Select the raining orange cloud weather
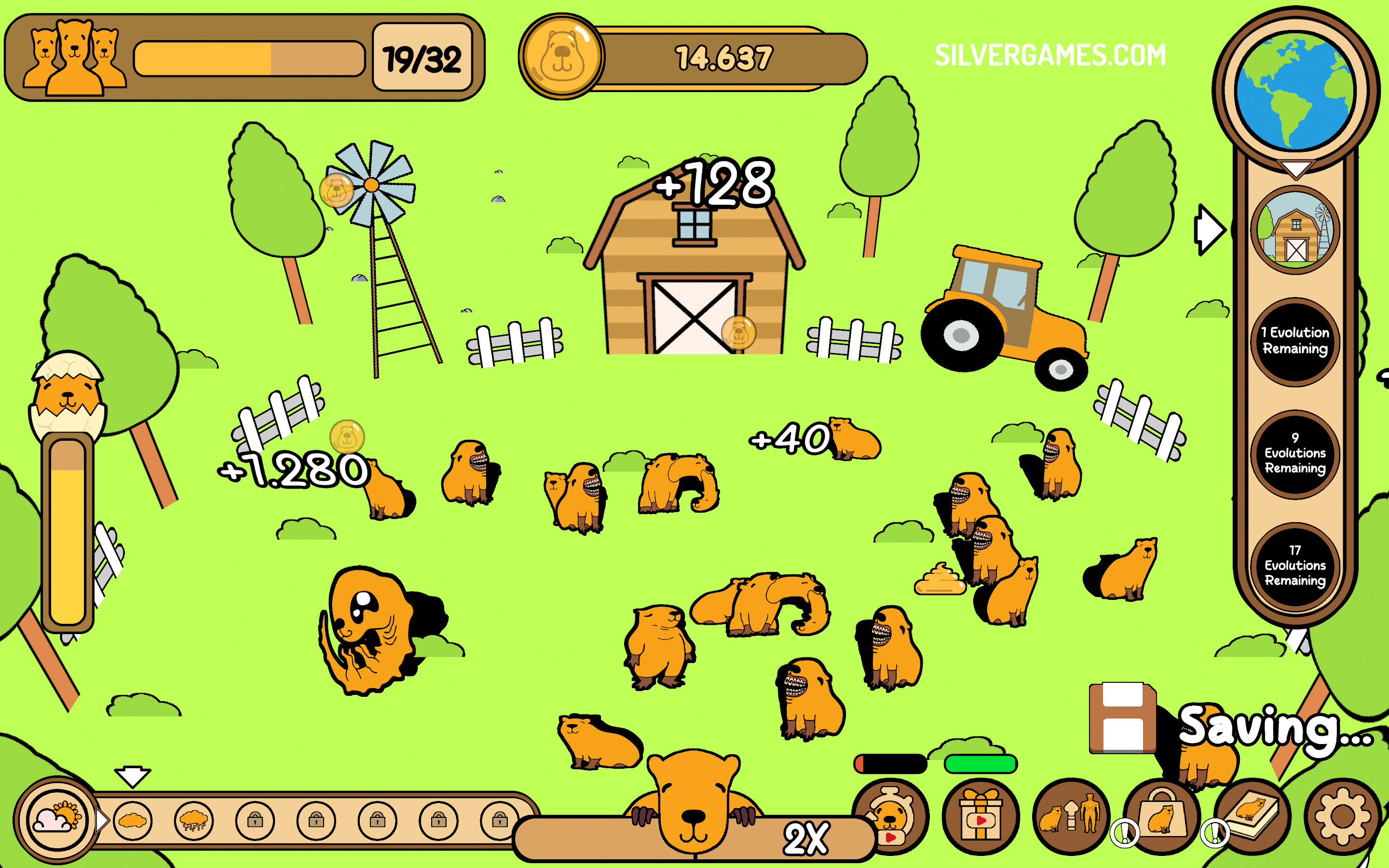 193,821
